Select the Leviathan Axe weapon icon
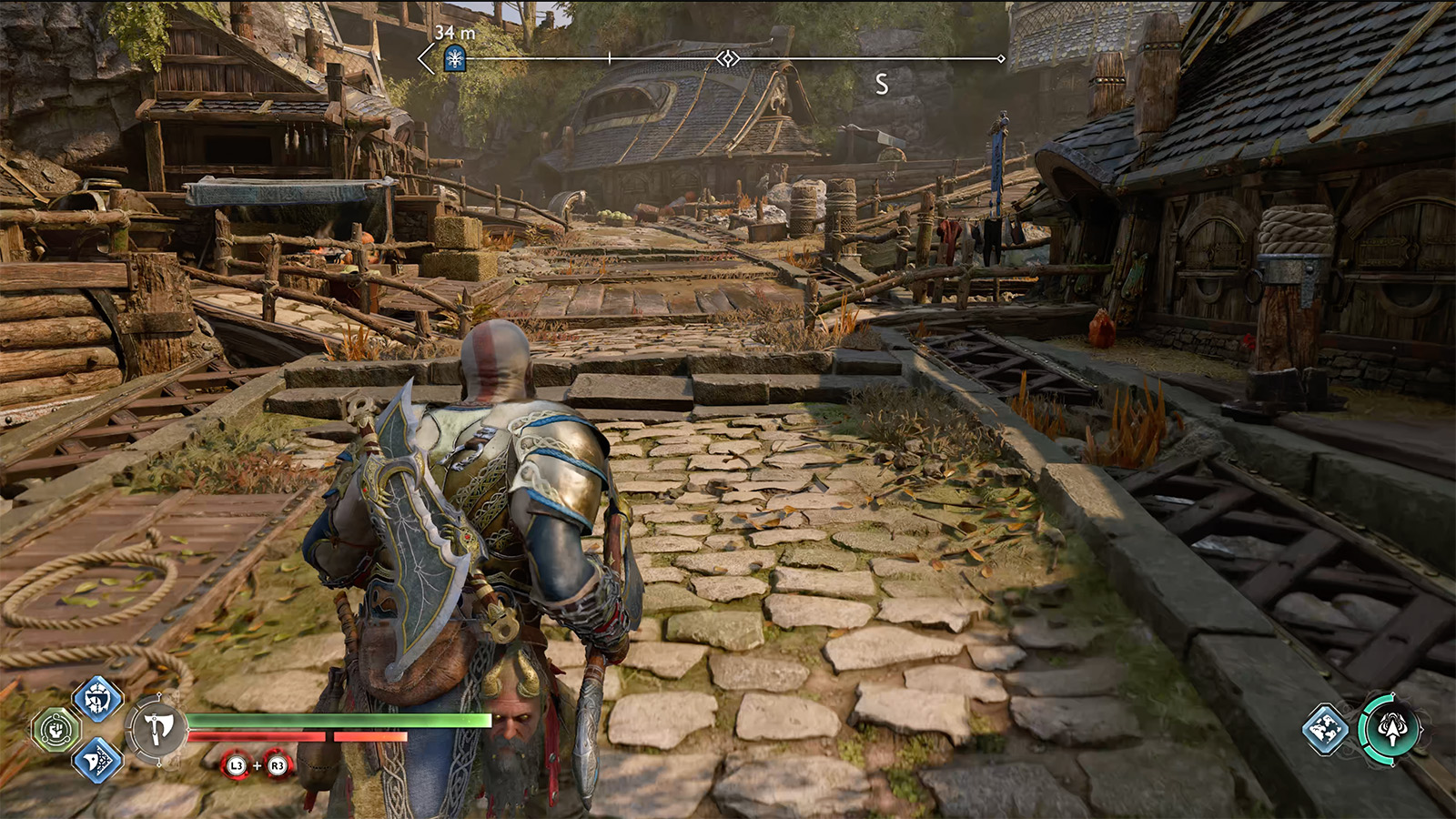Image resolution: width=1456 pixels, height=819 pixels. coord(160,728)
